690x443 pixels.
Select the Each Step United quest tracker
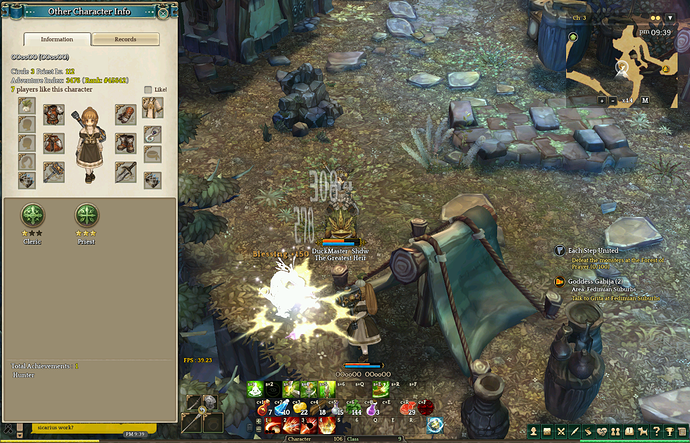point(592,250)
